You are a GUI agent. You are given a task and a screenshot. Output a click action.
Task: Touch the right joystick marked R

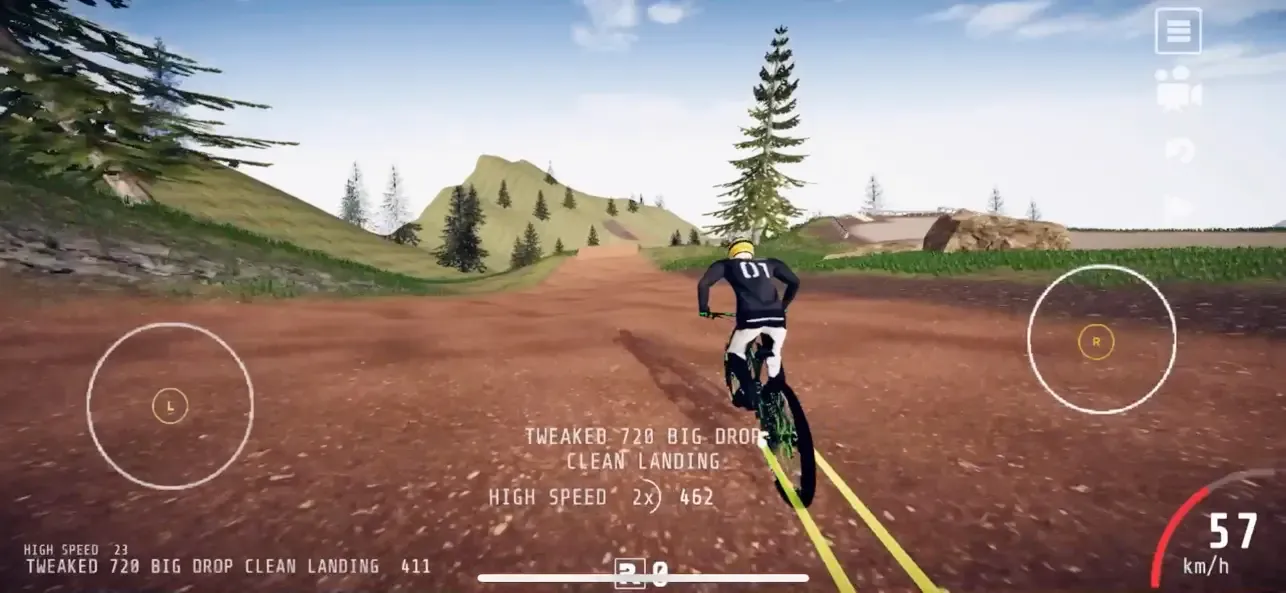(1096, 342)
